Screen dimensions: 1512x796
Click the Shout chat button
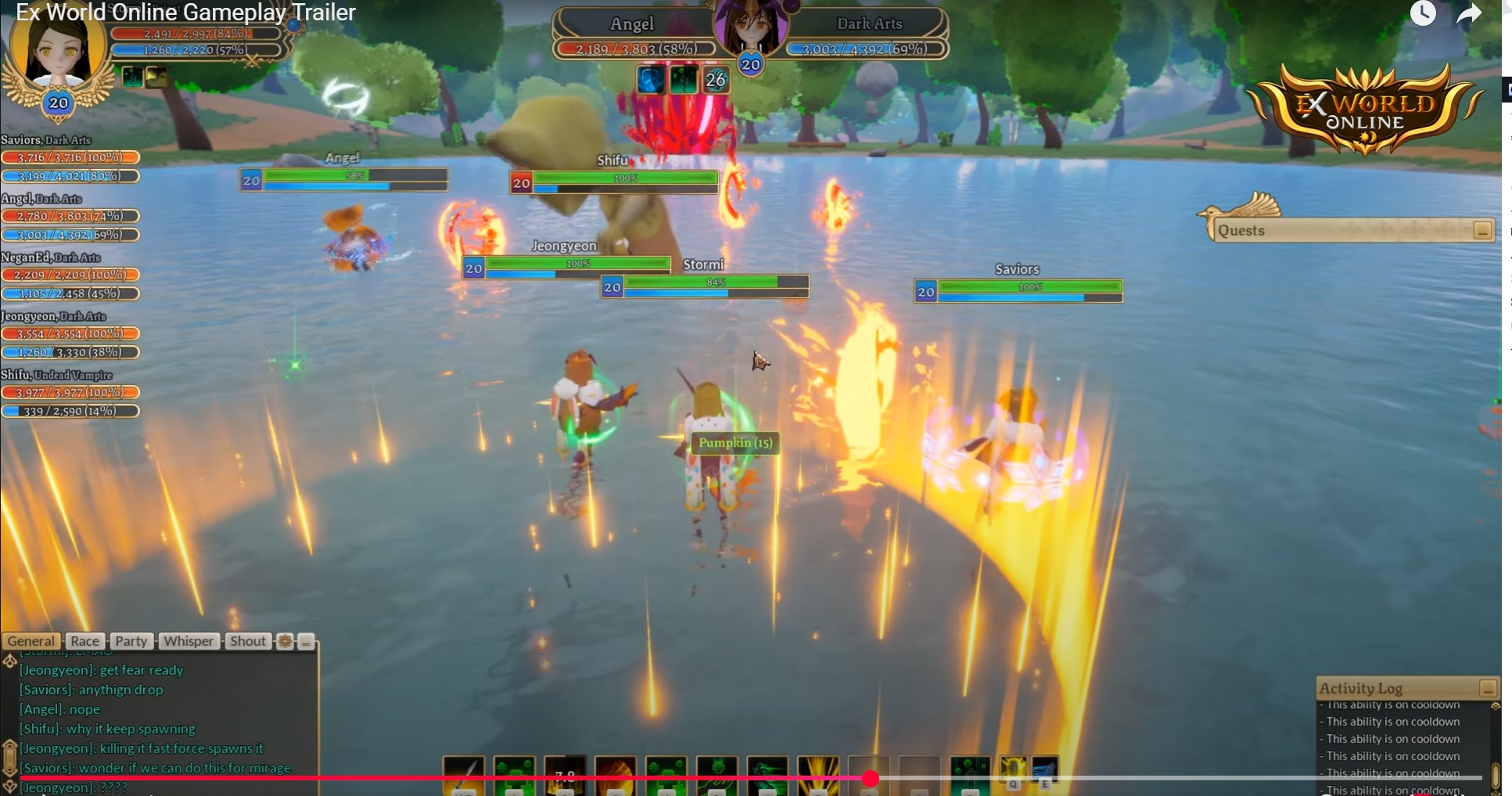[x=247, y=641]
